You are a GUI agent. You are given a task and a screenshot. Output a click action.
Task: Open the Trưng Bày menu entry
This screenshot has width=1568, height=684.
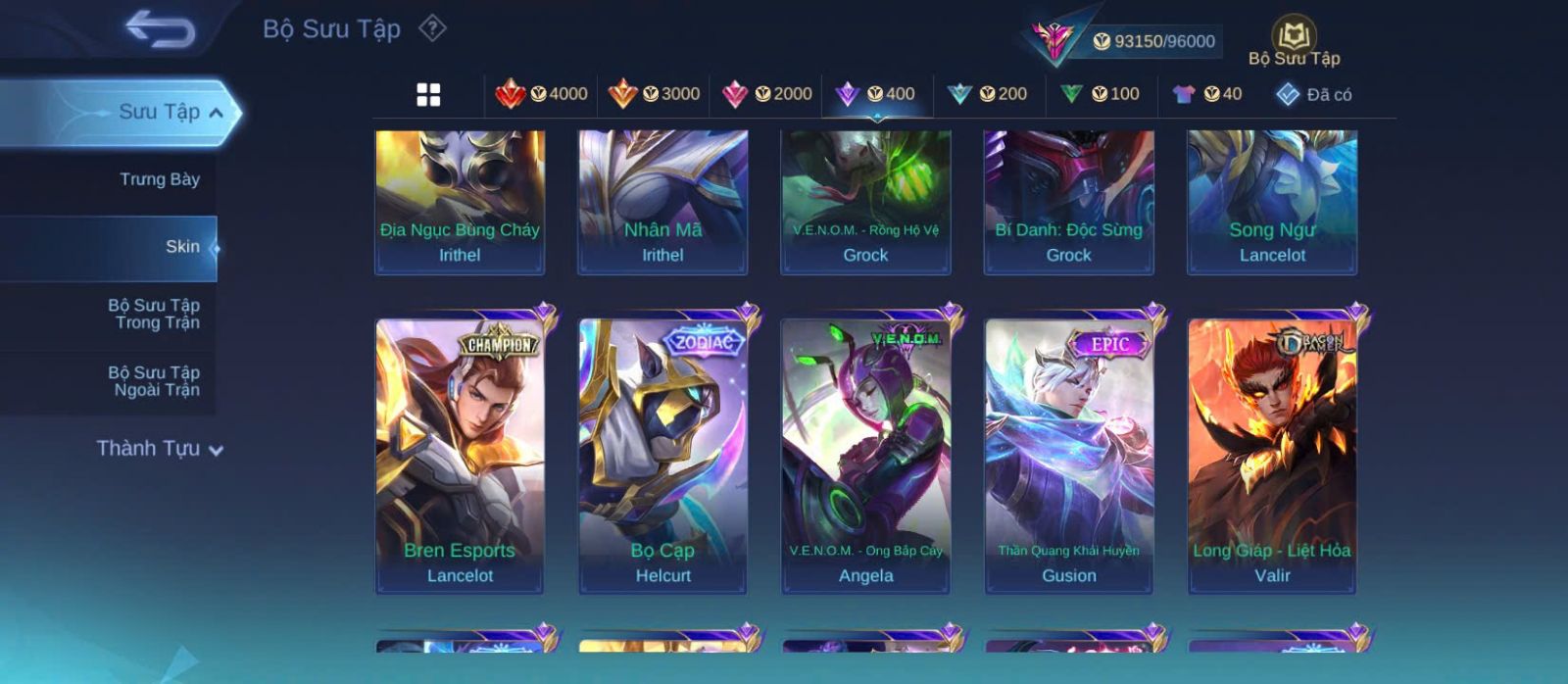(x=159, y=179)
